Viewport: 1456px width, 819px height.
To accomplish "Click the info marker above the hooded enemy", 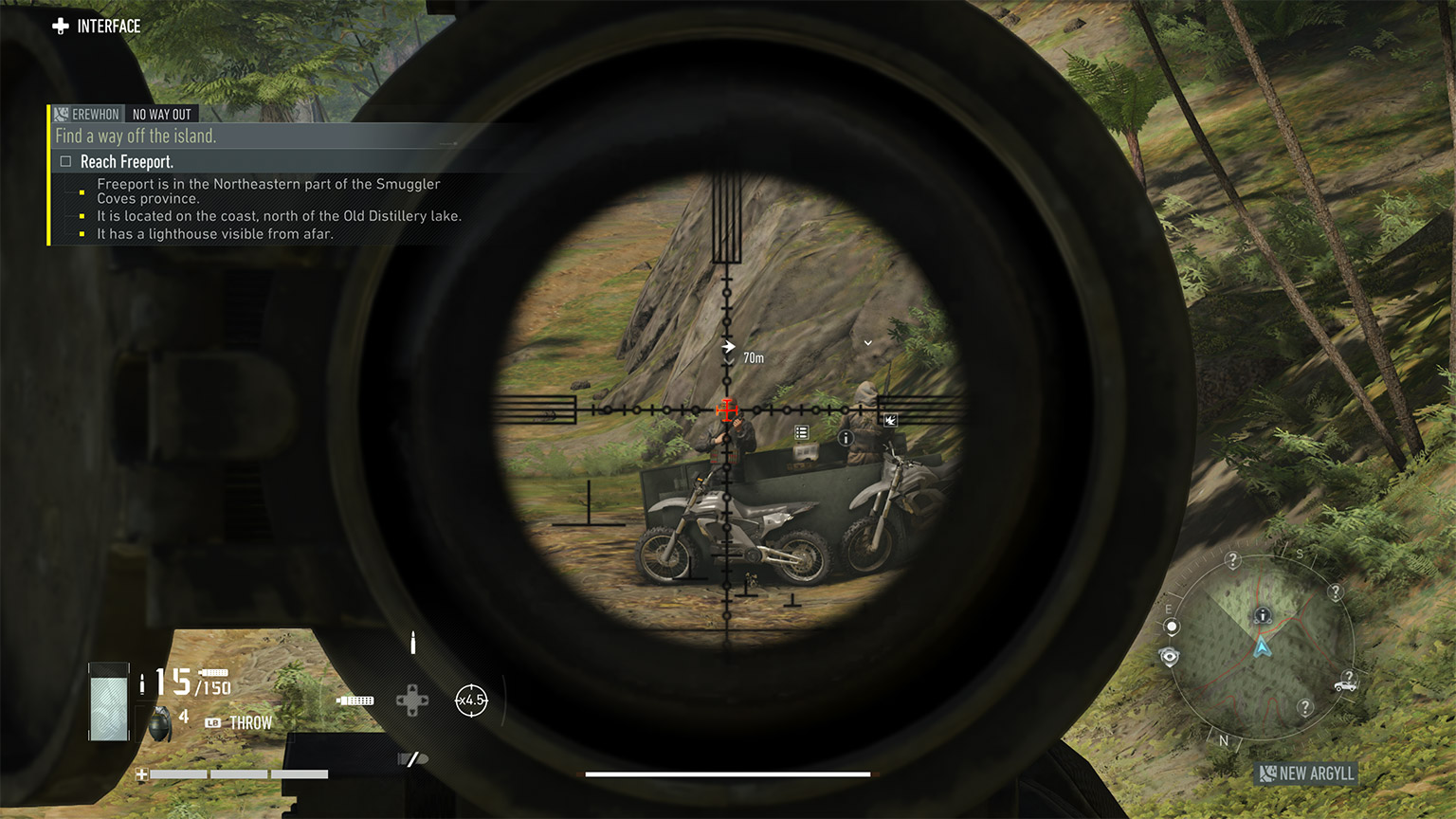I will (x=846, y=437).
